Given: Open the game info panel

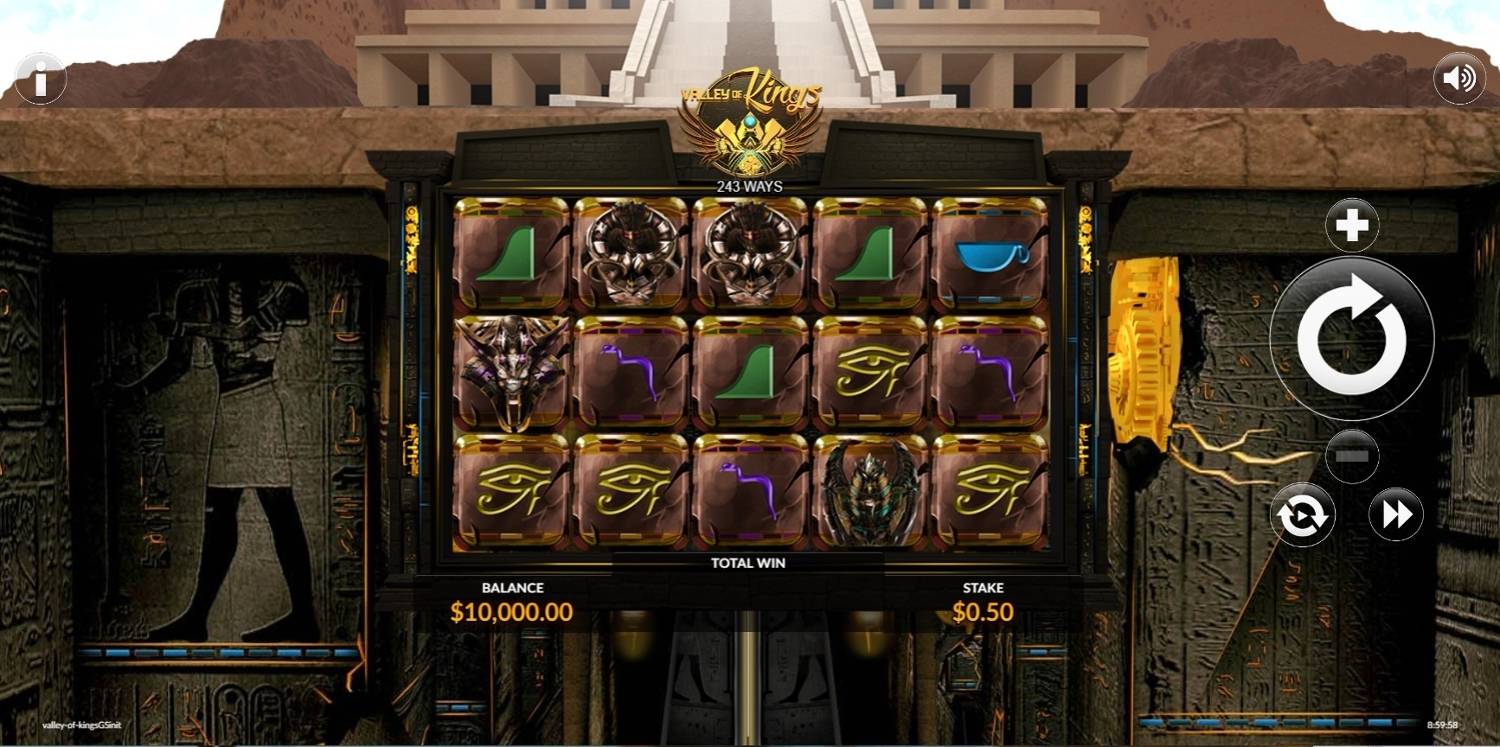Looking at the screenshot, I should click(41, 79).
